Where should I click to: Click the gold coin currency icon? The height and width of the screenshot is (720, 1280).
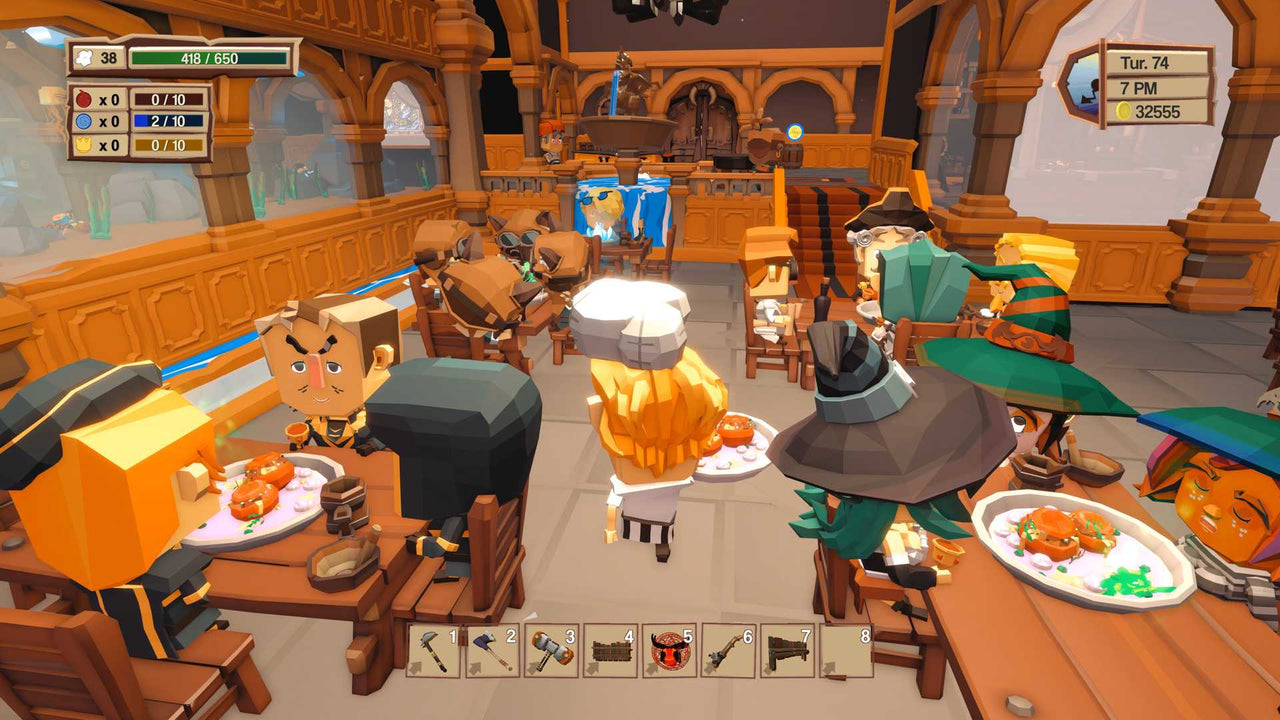pyautogui.click(x=1124, y=111)
